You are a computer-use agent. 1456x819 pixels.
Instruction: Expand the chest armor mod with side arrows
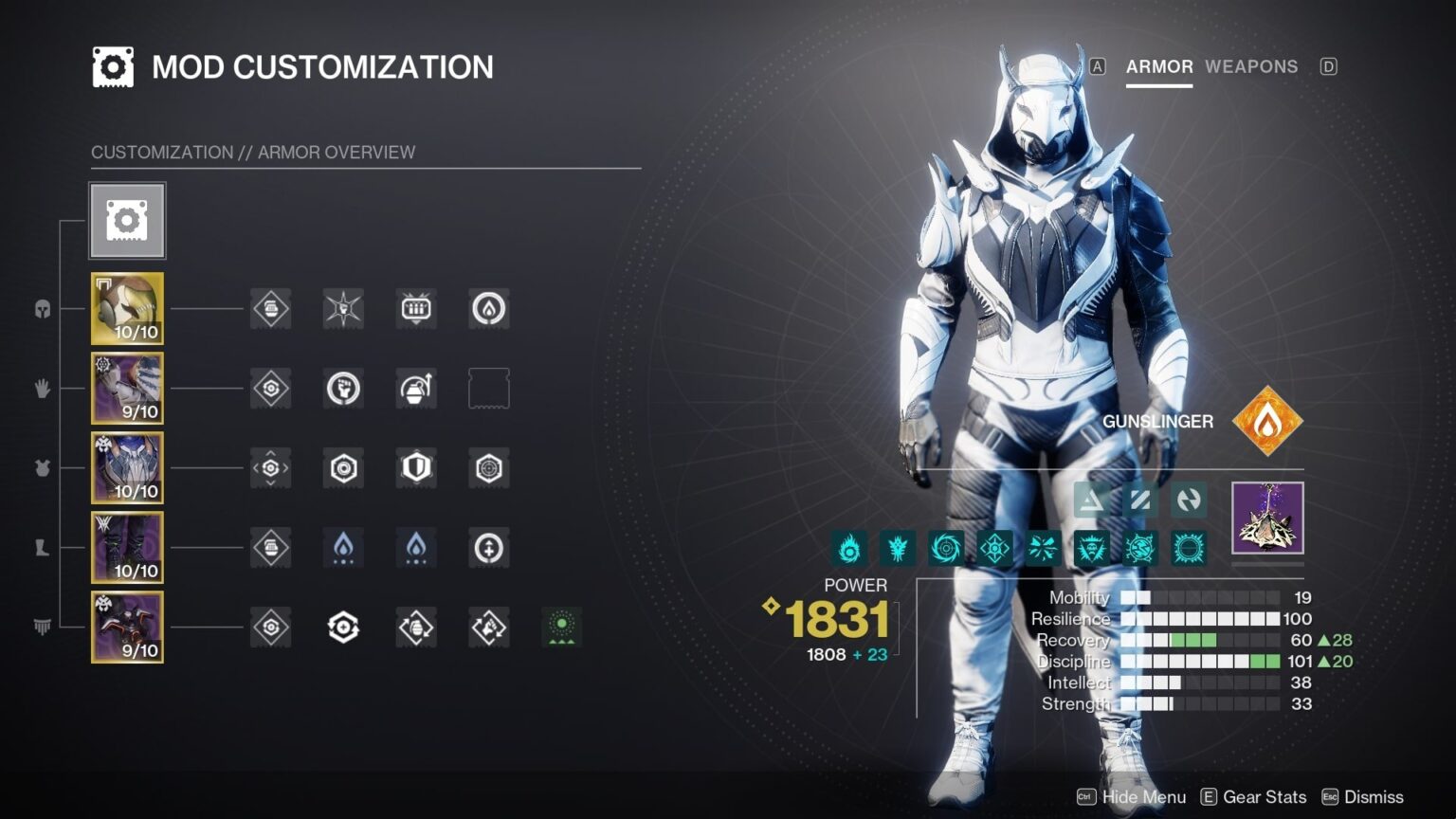(x=269, y=468)
